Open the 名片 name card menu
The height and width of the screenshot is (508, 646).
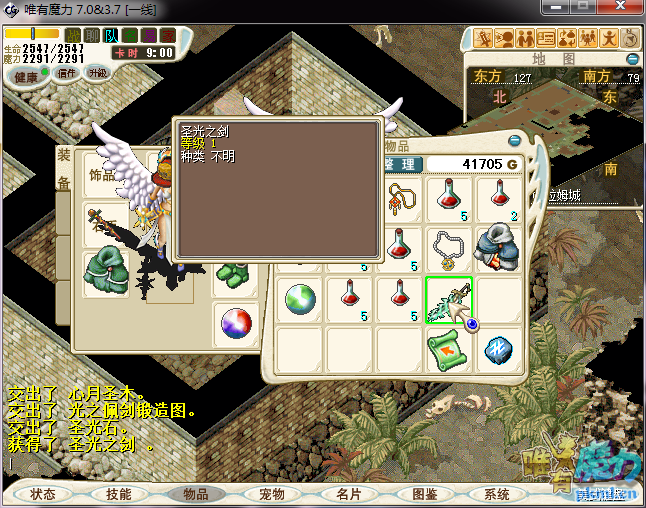pyautogui.click(x=348, y=494)
